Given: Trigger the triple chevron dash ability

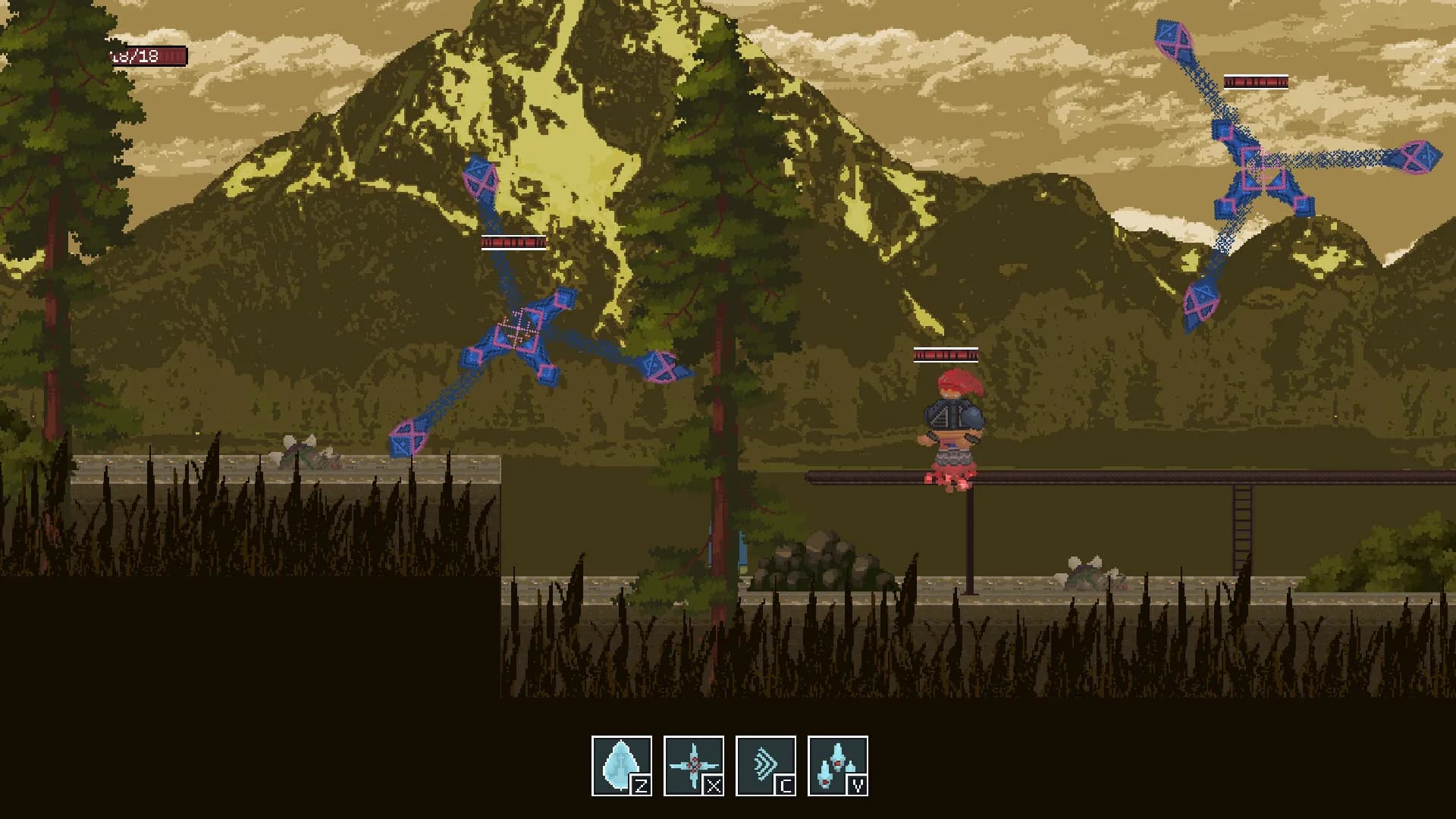Looking at the screenshot, I should (765, 765).
